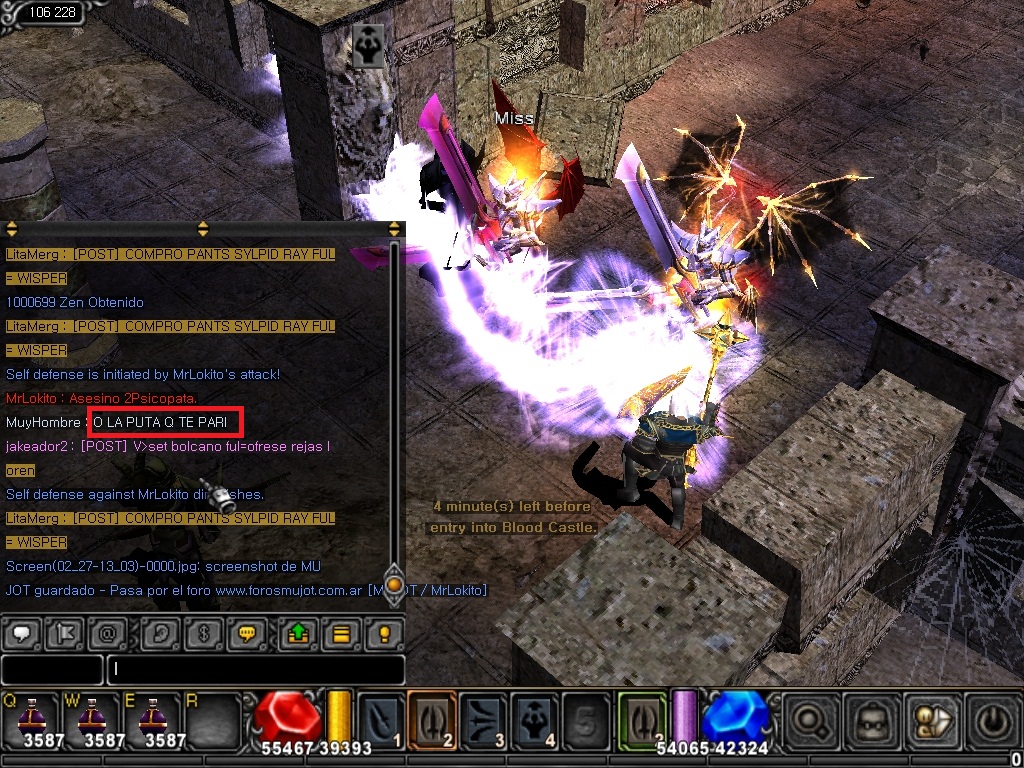
Task: Focus the chat message input field
Action: coord(255,669)
